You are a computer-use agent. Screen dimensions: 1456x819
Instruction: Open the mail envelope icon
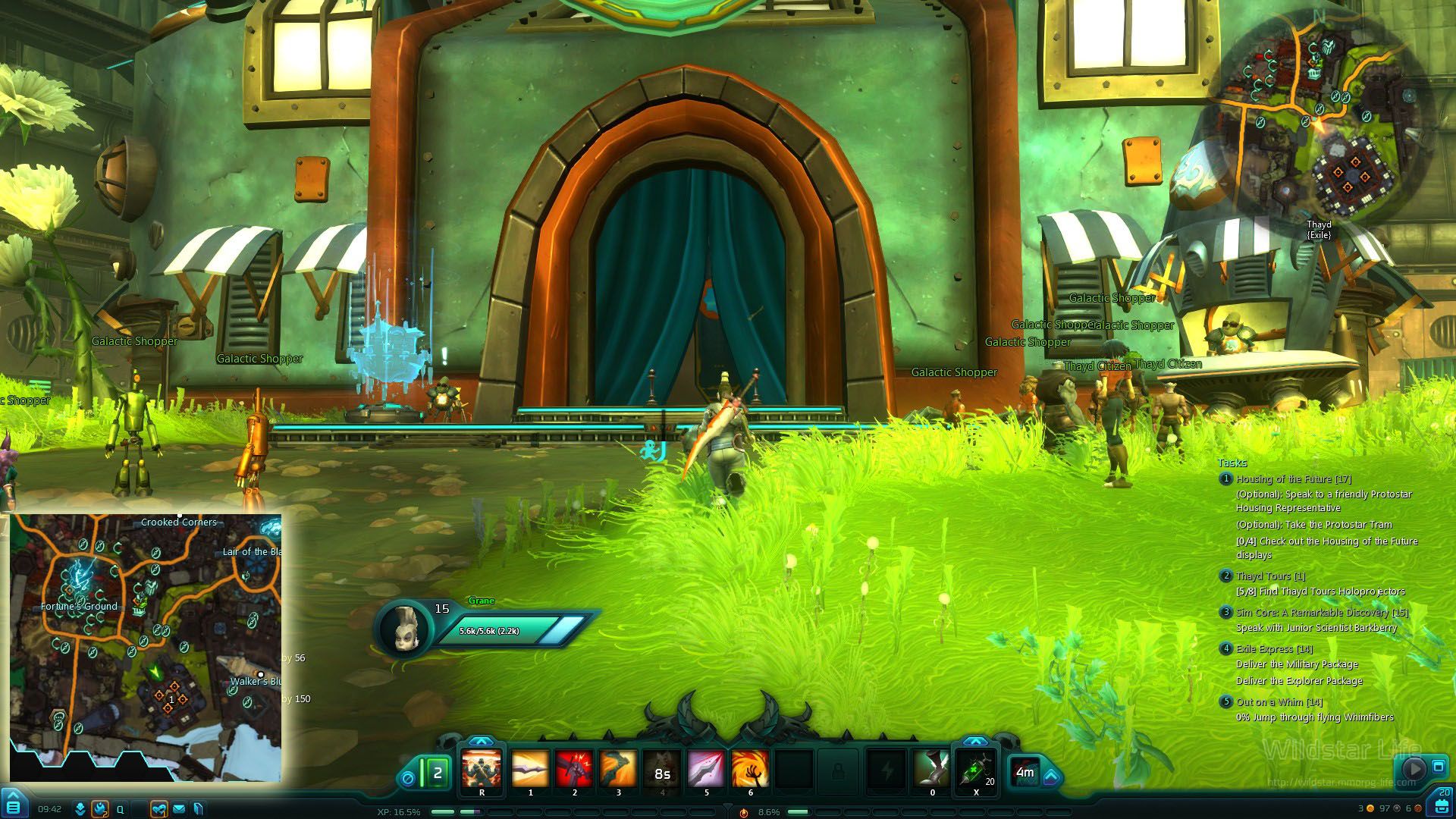pos(179,809)
